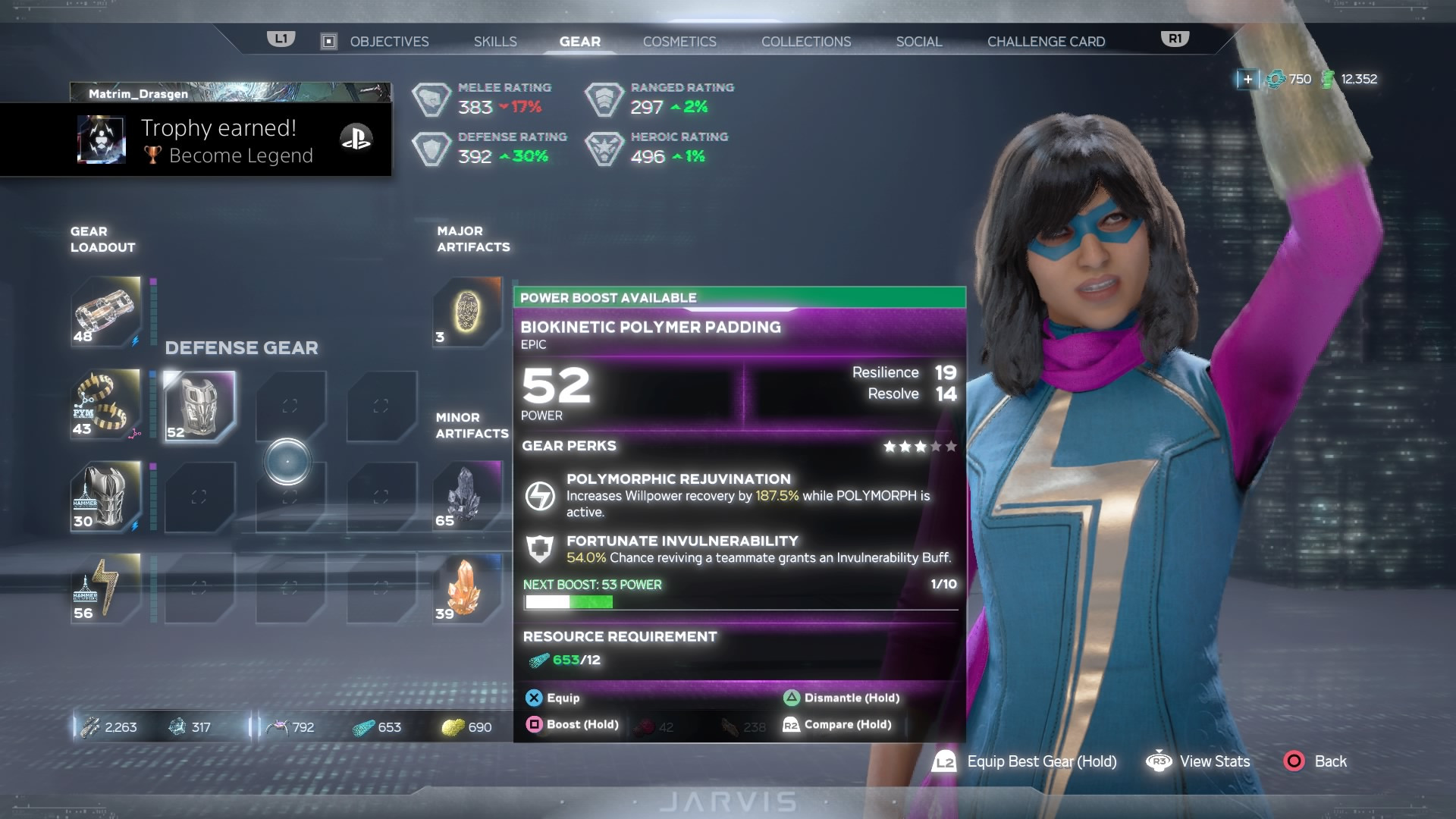Switch to the Social tab
Screen dimensions: 1456x819
pyautogui.click(x=918, y=42)
